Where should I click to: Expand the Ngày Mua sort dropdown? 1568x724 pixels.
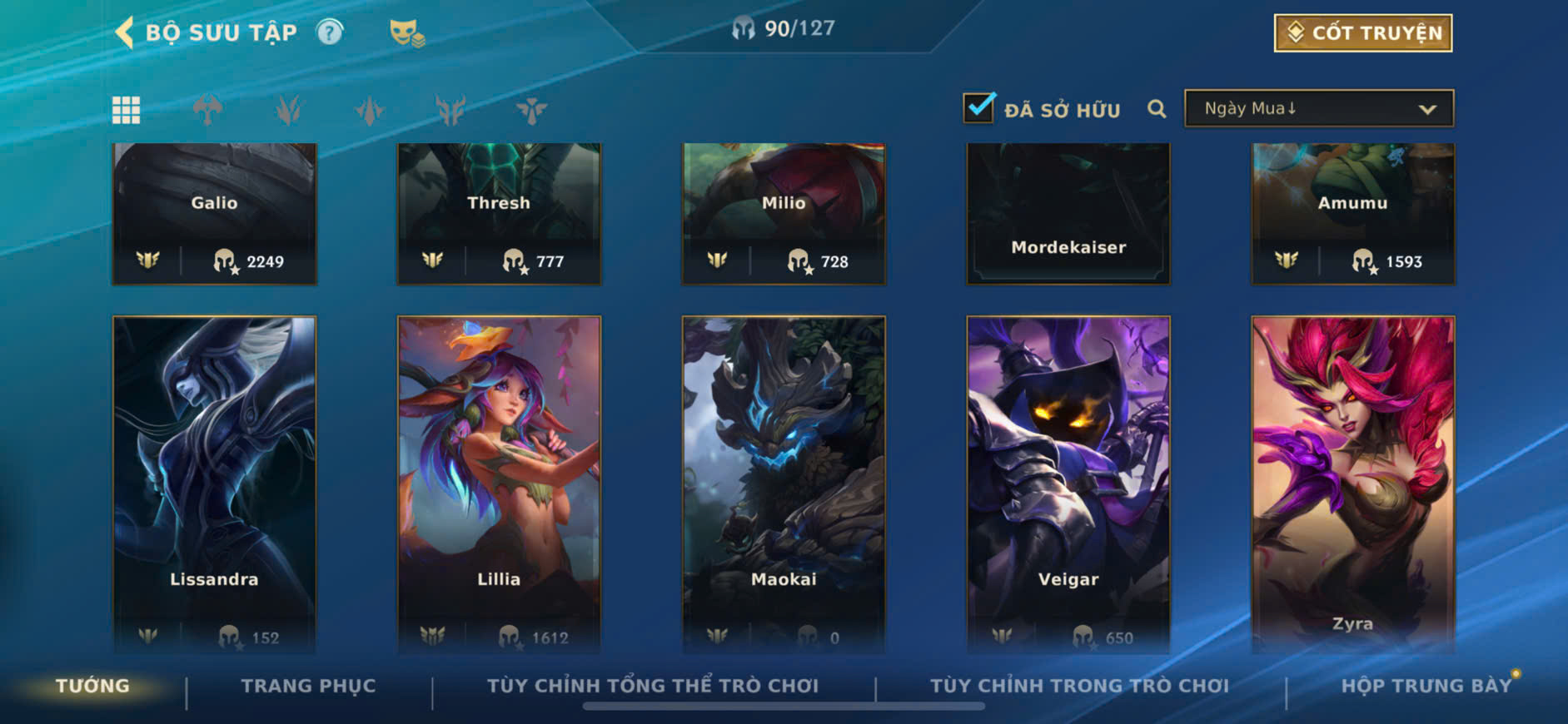[1319, 109]
